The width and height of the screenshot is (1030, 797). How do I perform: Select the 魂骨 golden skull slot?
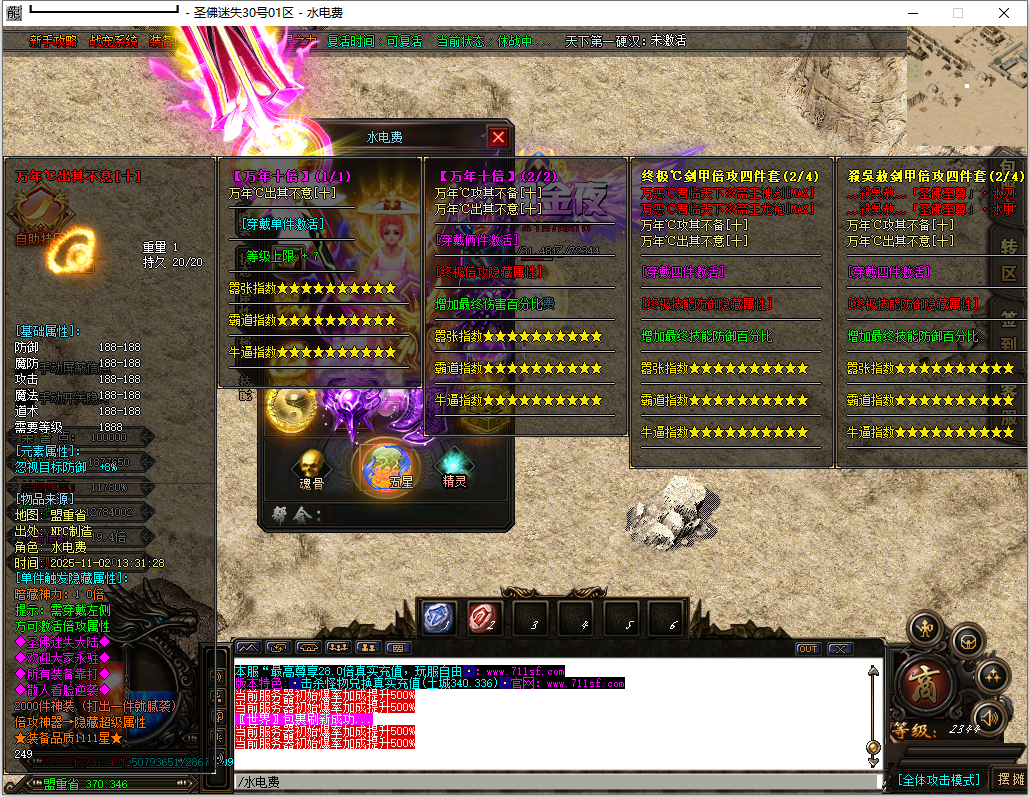311,468
